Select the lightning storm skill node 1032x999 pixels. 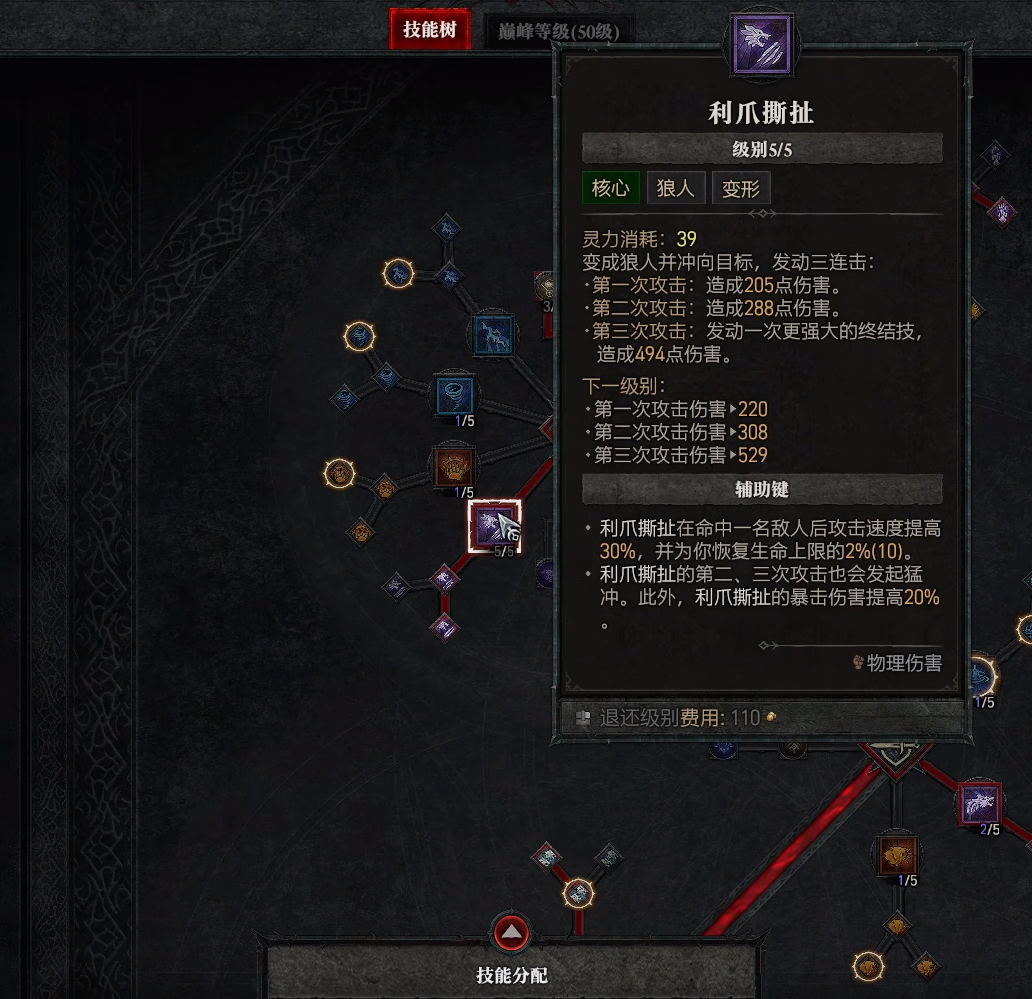493,333
